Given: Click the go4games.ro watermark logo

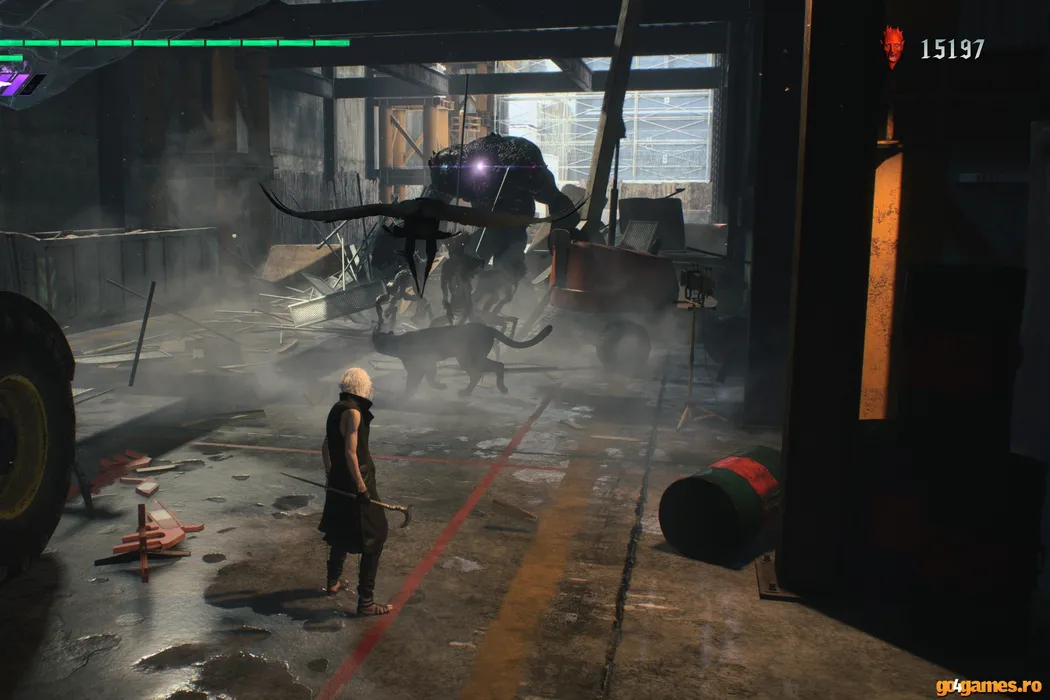Looking at the screenshot, I should 987,686.
